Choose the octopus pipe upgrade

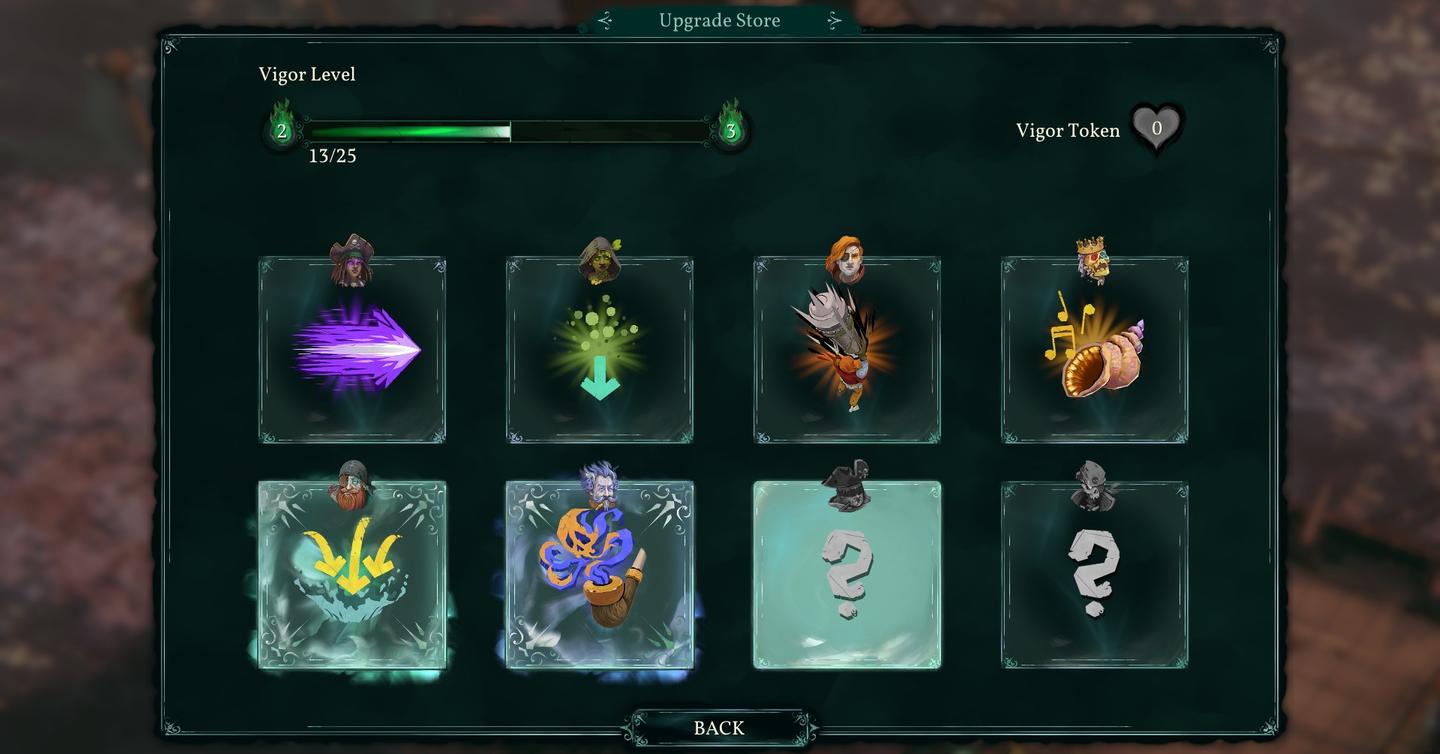pos(599,575)
